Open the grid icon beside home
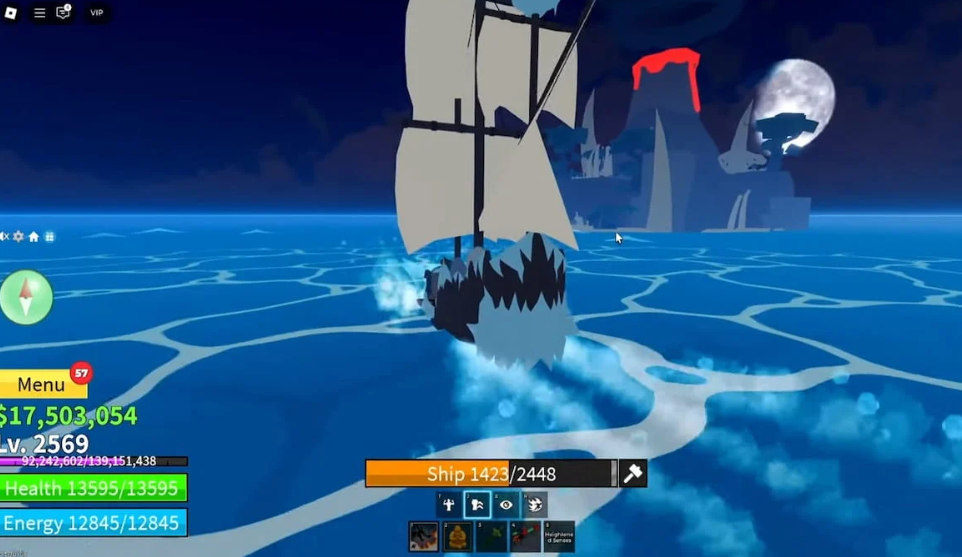 (49, 237)
